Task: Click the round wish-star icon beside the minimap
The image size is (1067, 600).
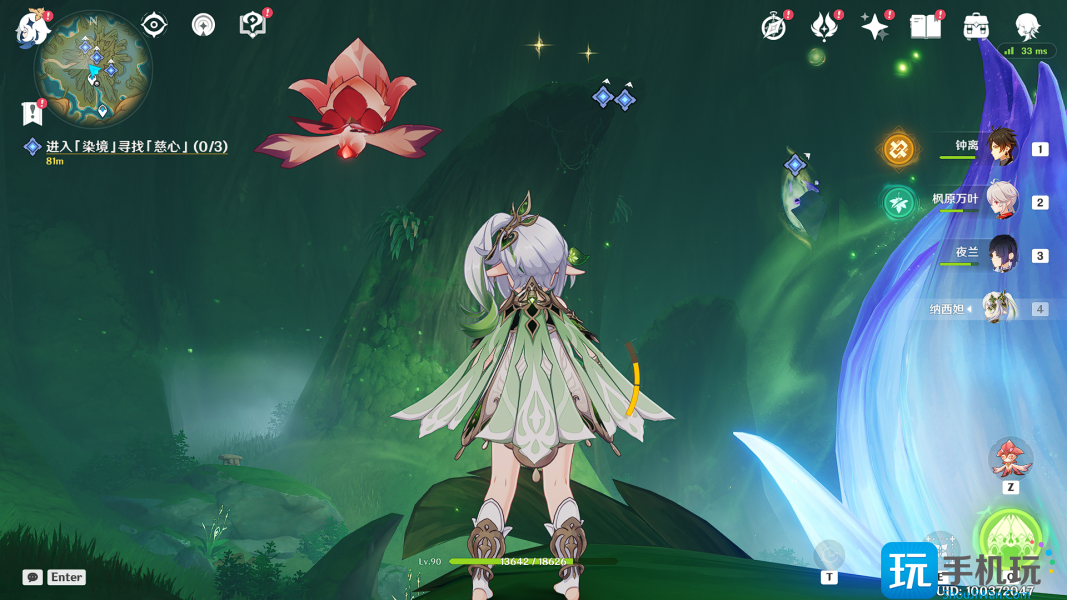Action: [x=203, y=25]
